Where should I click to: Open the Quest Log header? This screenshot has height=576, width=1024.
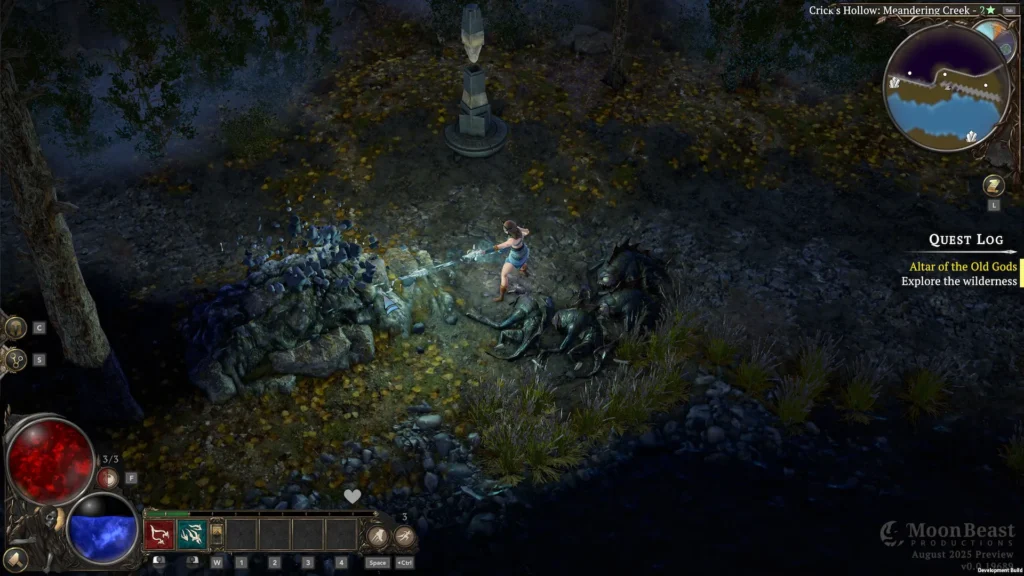(x=965, y=240)
